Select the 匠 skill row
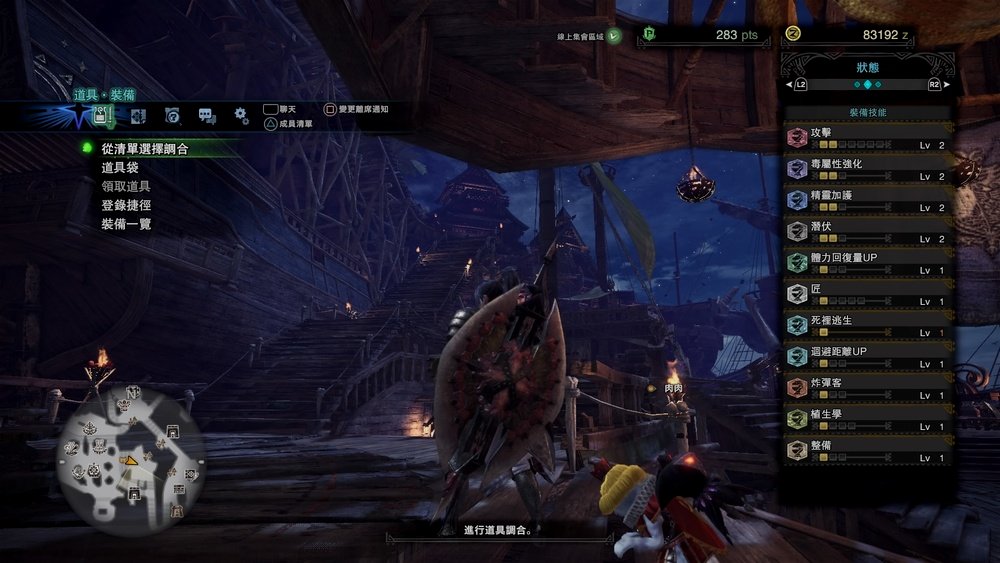This screenshot has width=1000, height=563. pyautogui.click(x=866, y=294)
